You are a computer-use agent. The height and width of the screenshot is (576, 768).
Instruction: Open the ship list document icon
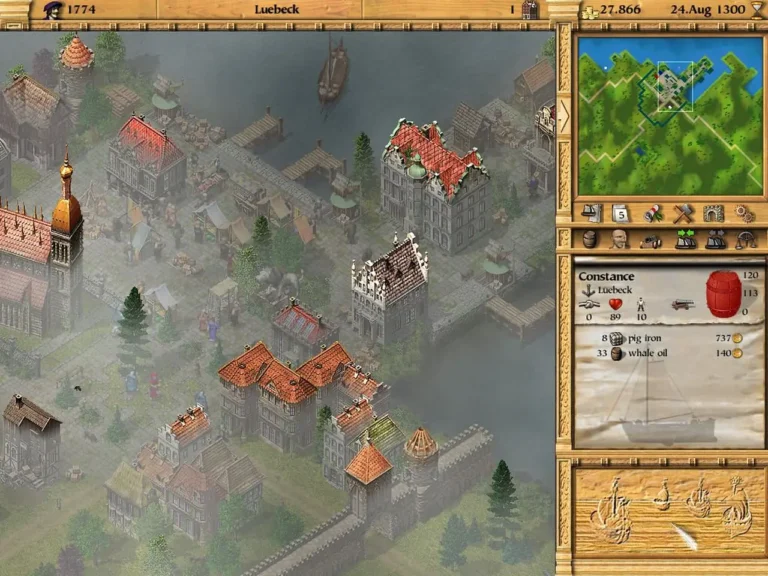[x=593, y=213]
